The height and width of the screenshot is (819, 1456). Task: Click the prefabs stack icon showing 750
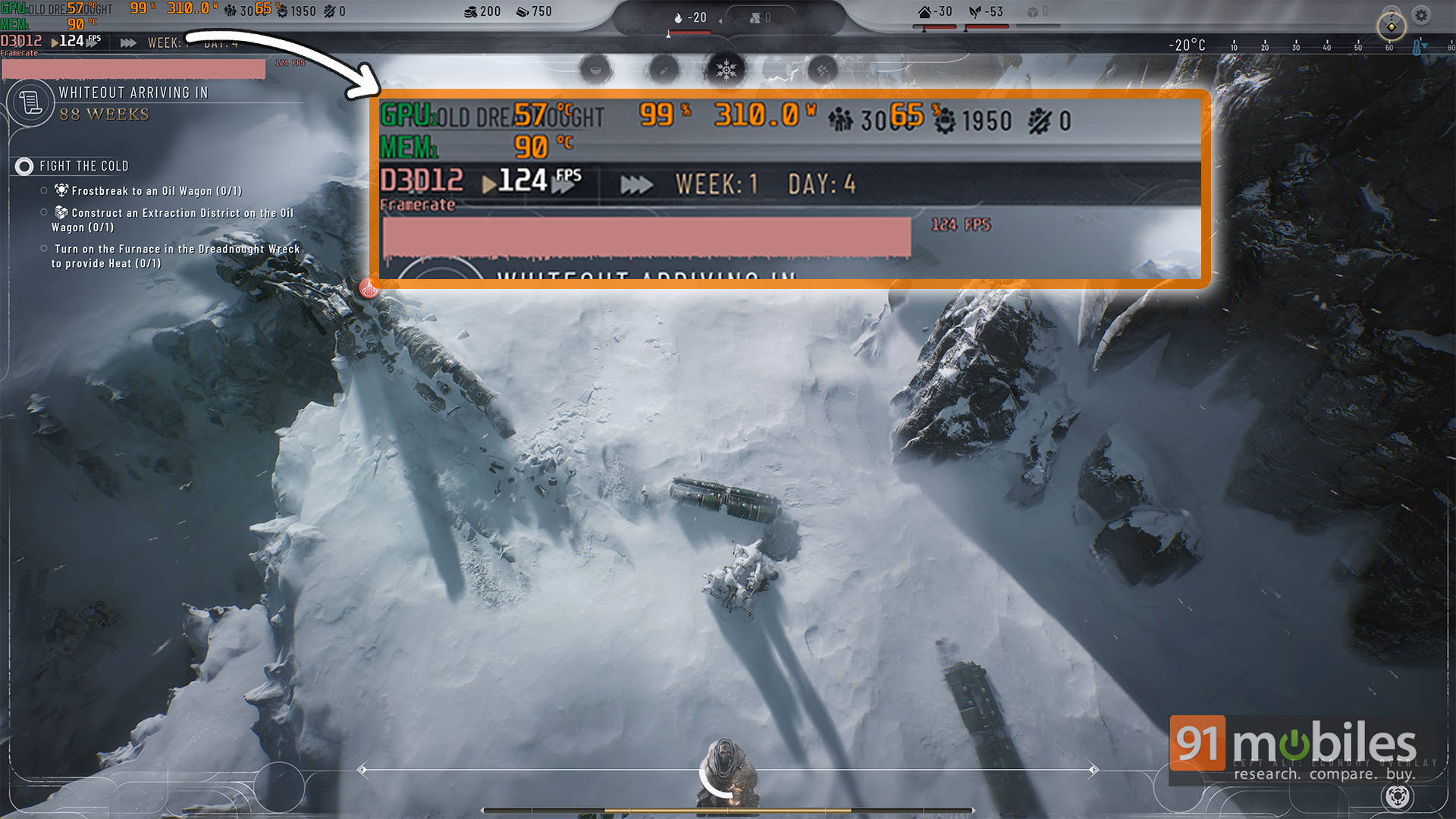coord(523,12)
